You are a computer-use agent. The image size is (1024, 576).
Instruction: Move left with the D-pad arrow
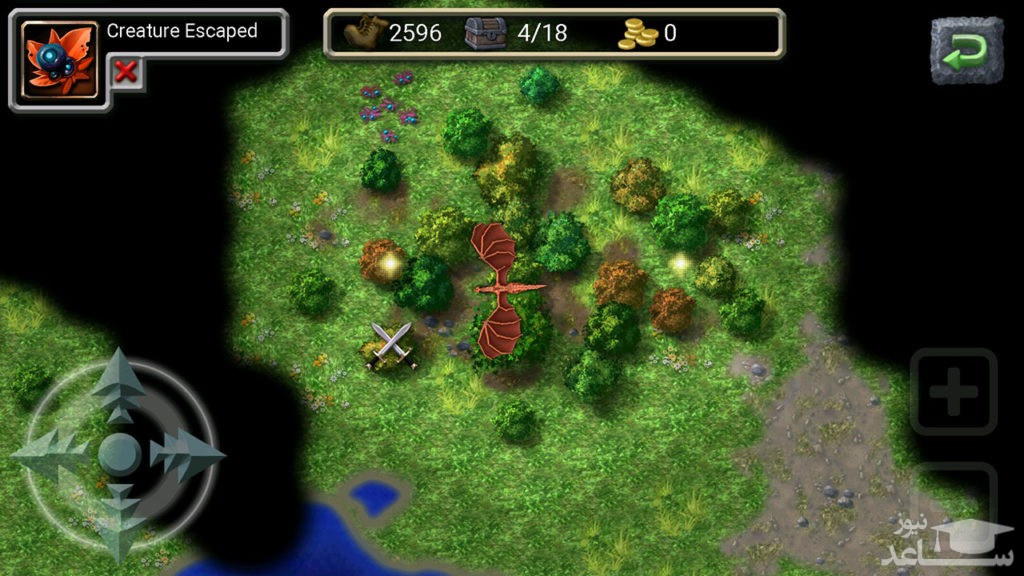pyautogui.click(x=50, y=455)
